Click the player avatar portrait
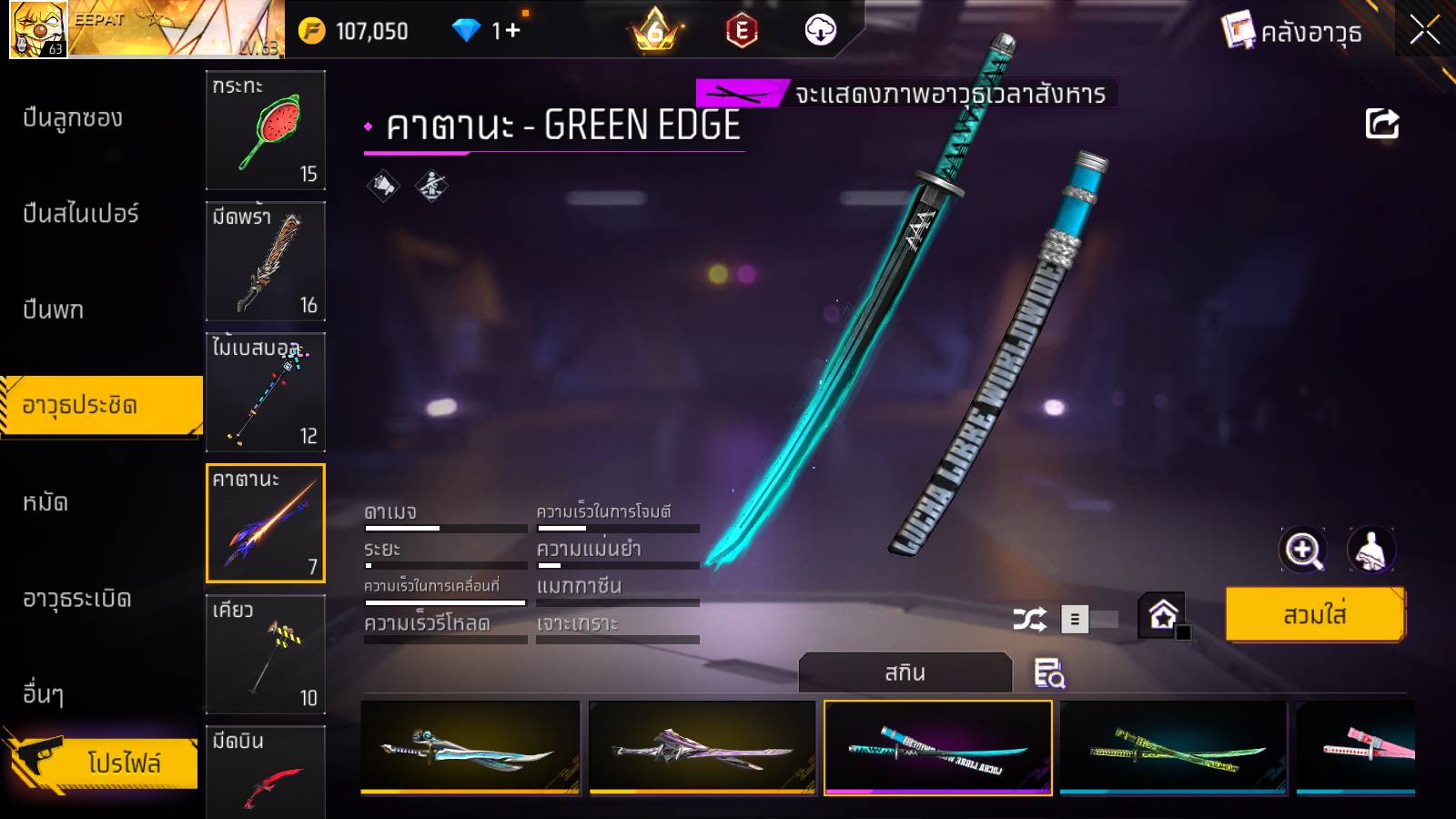 pyautogui.click(x=37, y=29)
